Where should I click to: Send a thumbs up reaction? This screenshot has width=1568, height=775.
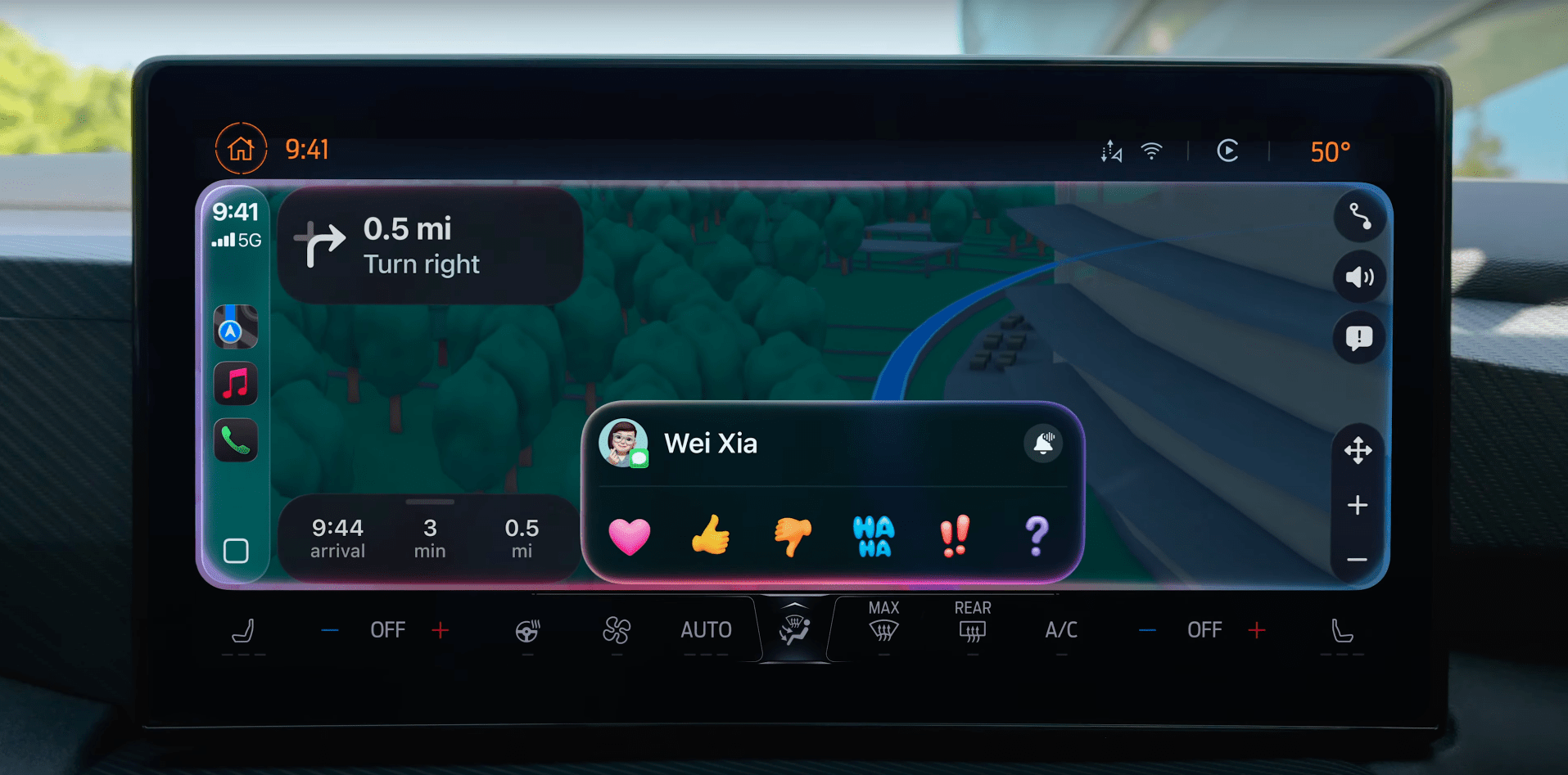tap(711, 536)
